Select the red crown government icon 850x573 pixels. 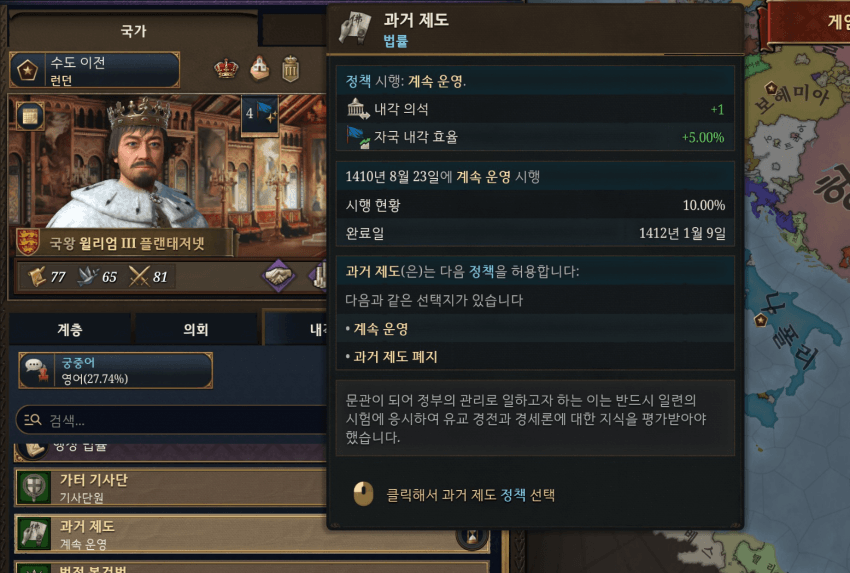point(228,69)
